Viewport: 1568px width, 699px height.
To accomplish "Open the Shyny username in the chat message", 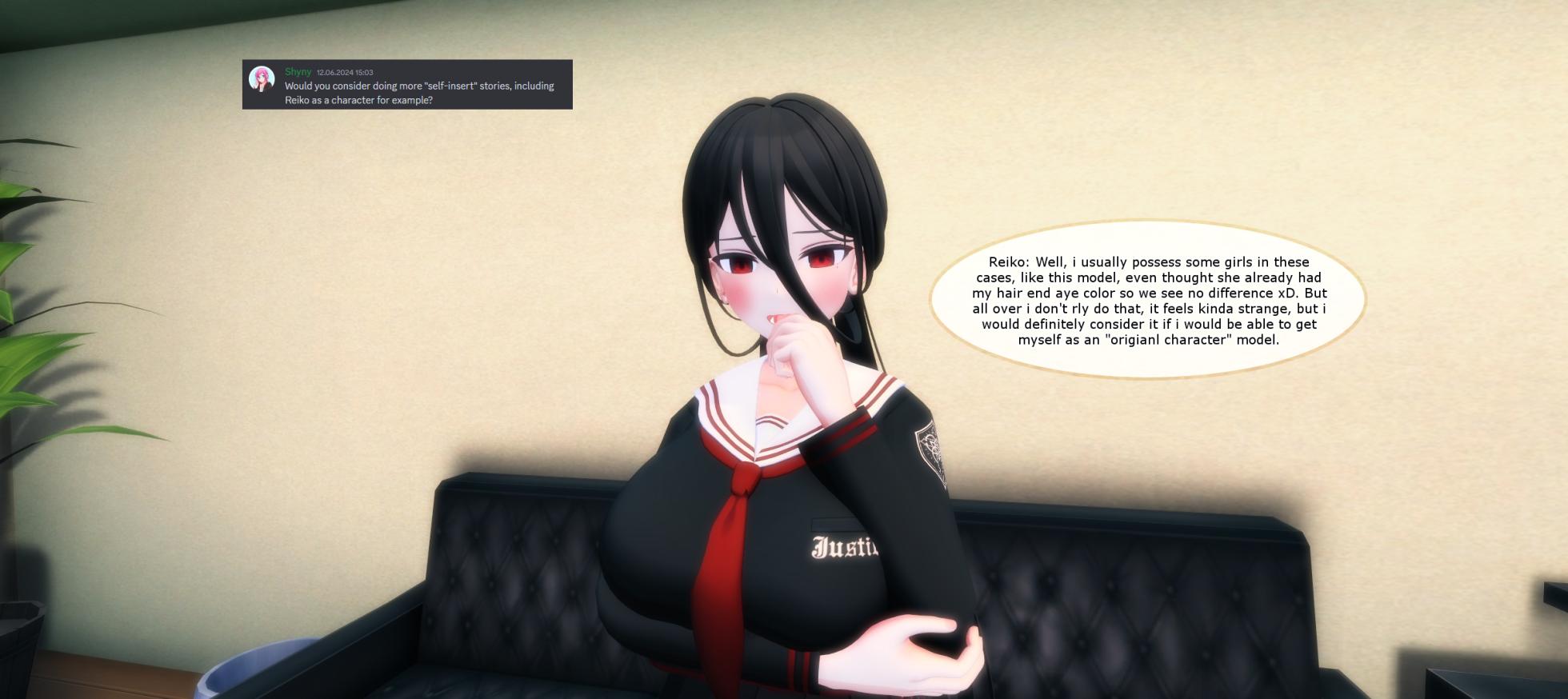I will pos(298,72).
